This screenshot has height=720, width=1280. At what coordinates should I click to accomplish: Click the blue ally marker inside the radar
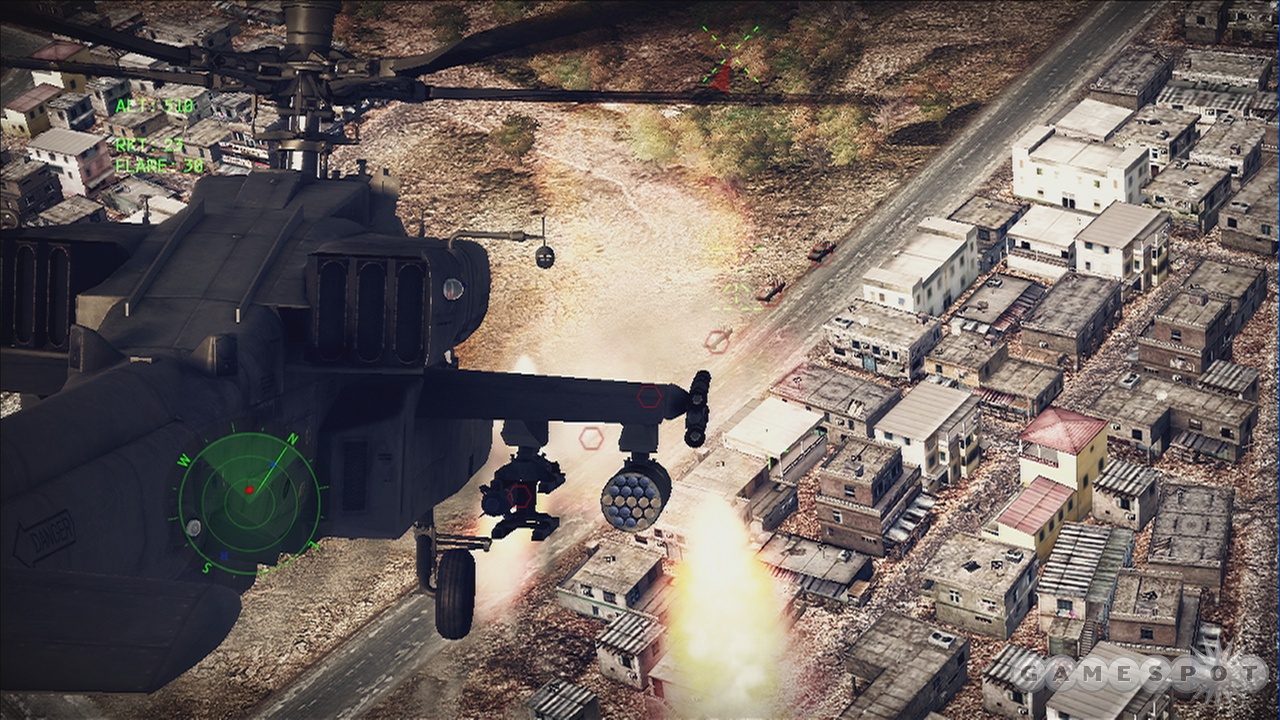pos(273,464)
